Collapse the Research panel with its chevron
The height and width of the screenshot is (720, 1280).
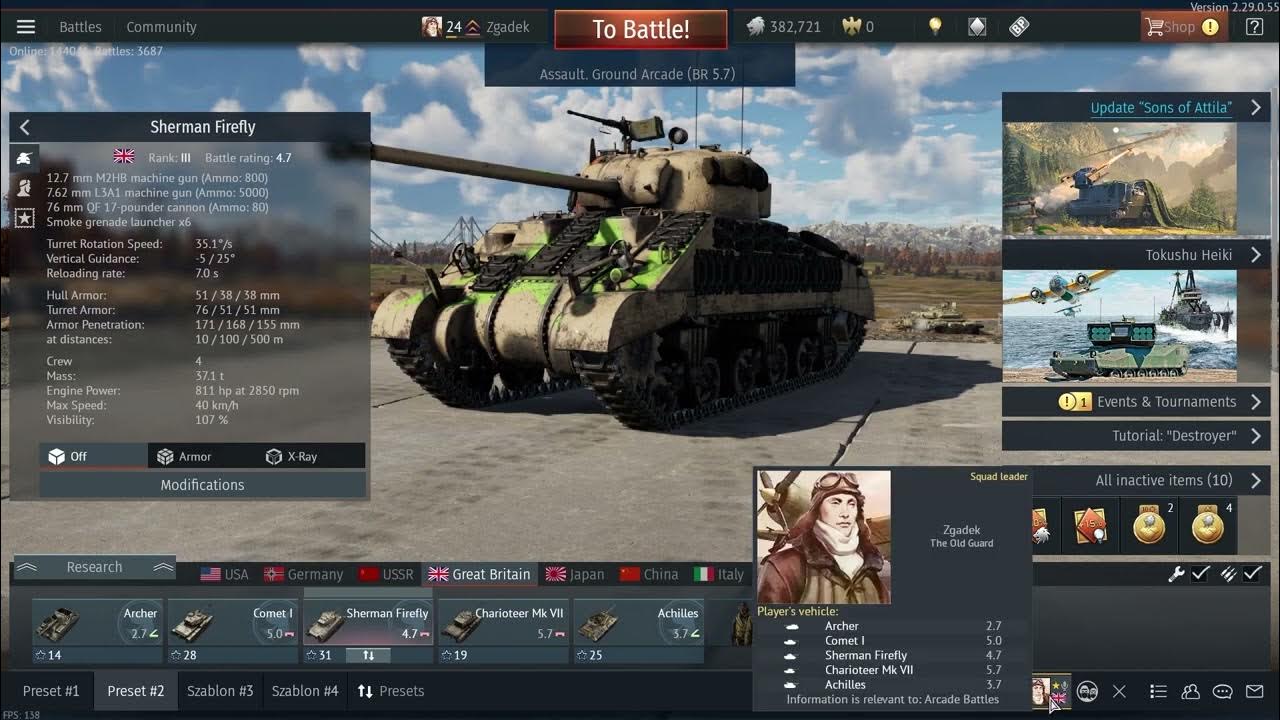(x=163, y=566)
